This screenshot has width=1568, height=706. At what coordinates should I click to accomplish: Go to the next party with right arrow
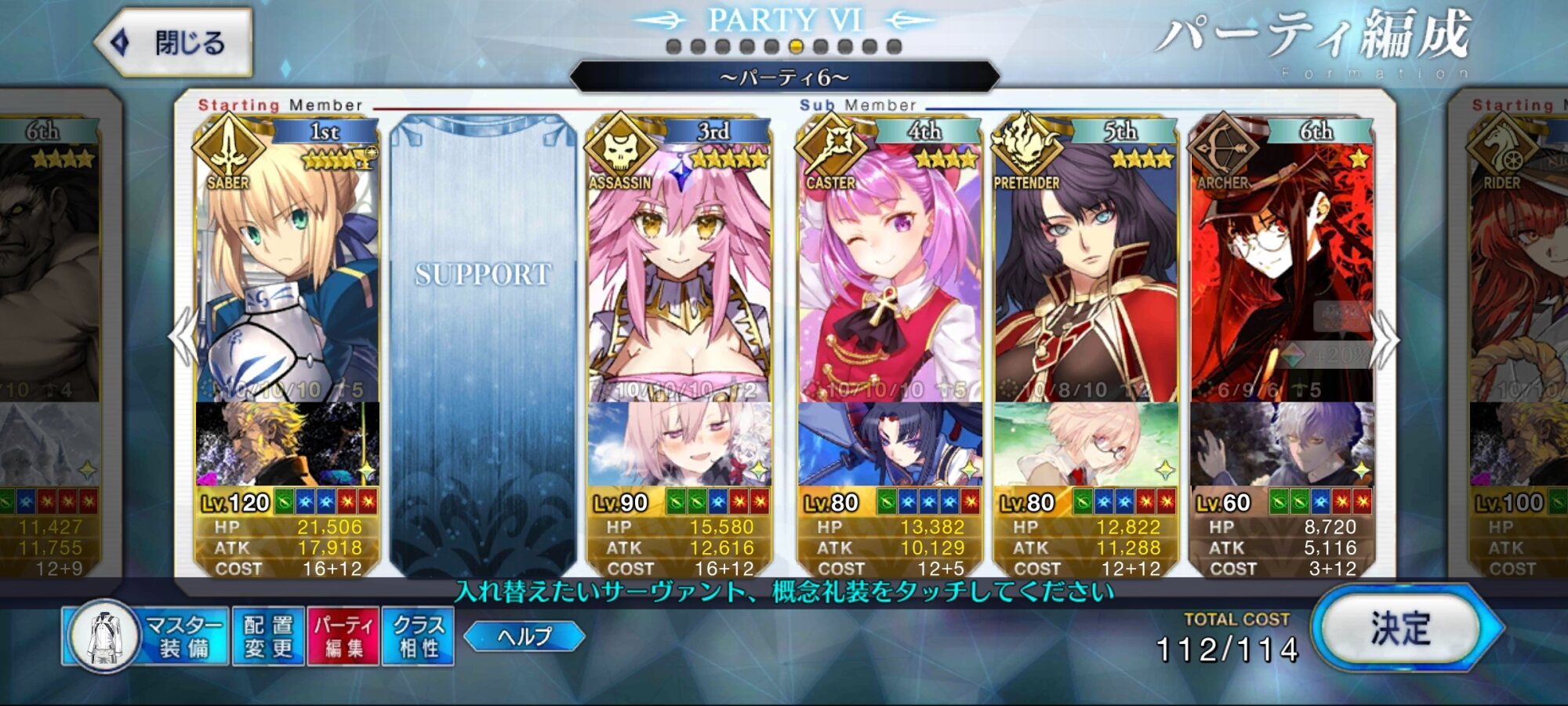point(1385,339)
